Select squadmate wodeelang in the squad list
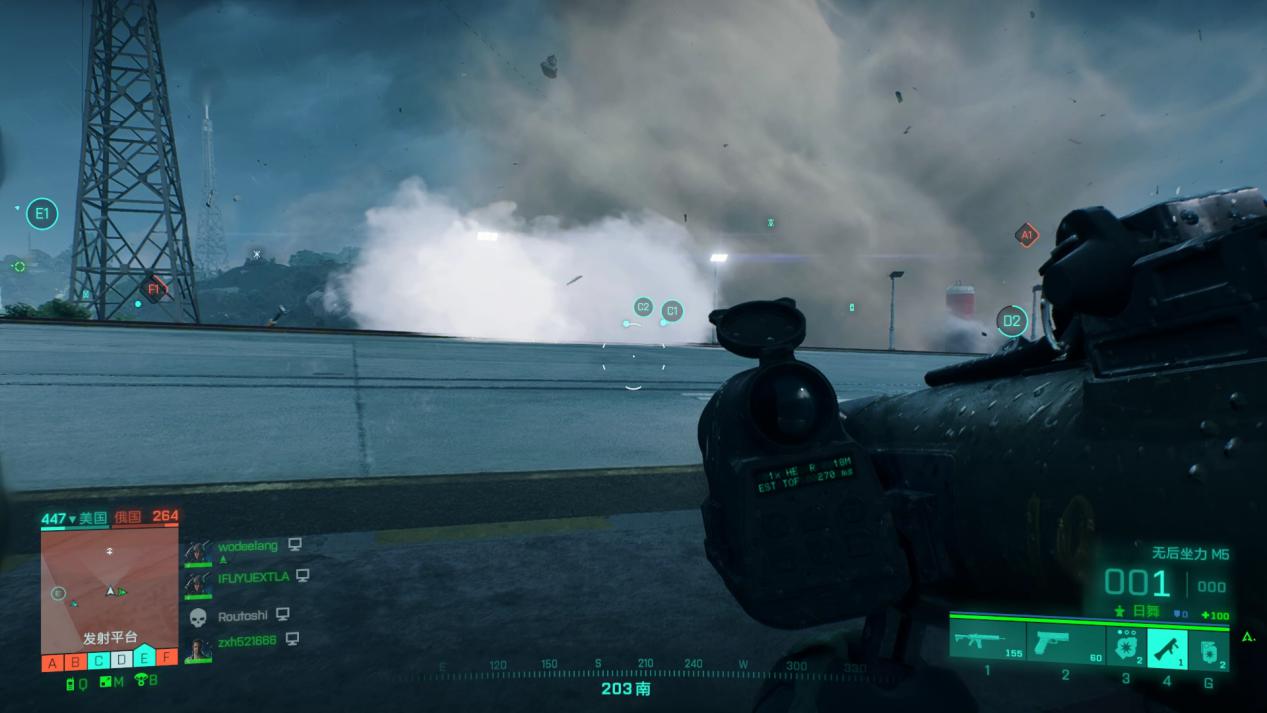 (246, 546)
